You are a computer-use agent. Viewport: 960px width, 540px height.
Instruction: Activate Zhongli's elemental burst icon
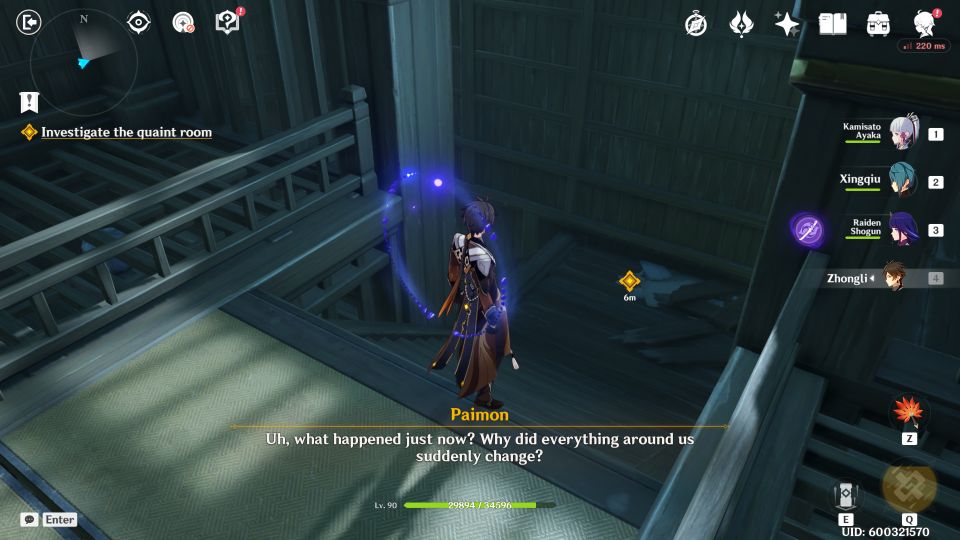tap(909, 486)
